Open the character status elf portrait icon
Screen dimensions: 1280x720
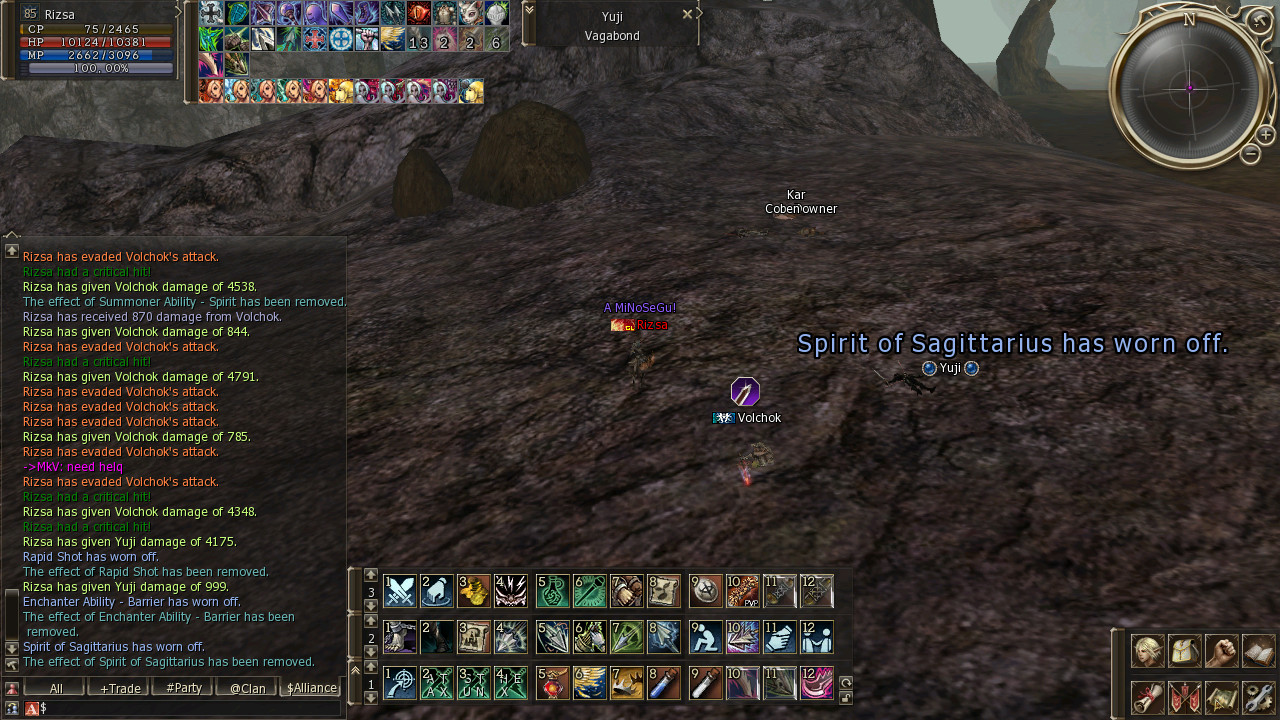pos(1147,651)
